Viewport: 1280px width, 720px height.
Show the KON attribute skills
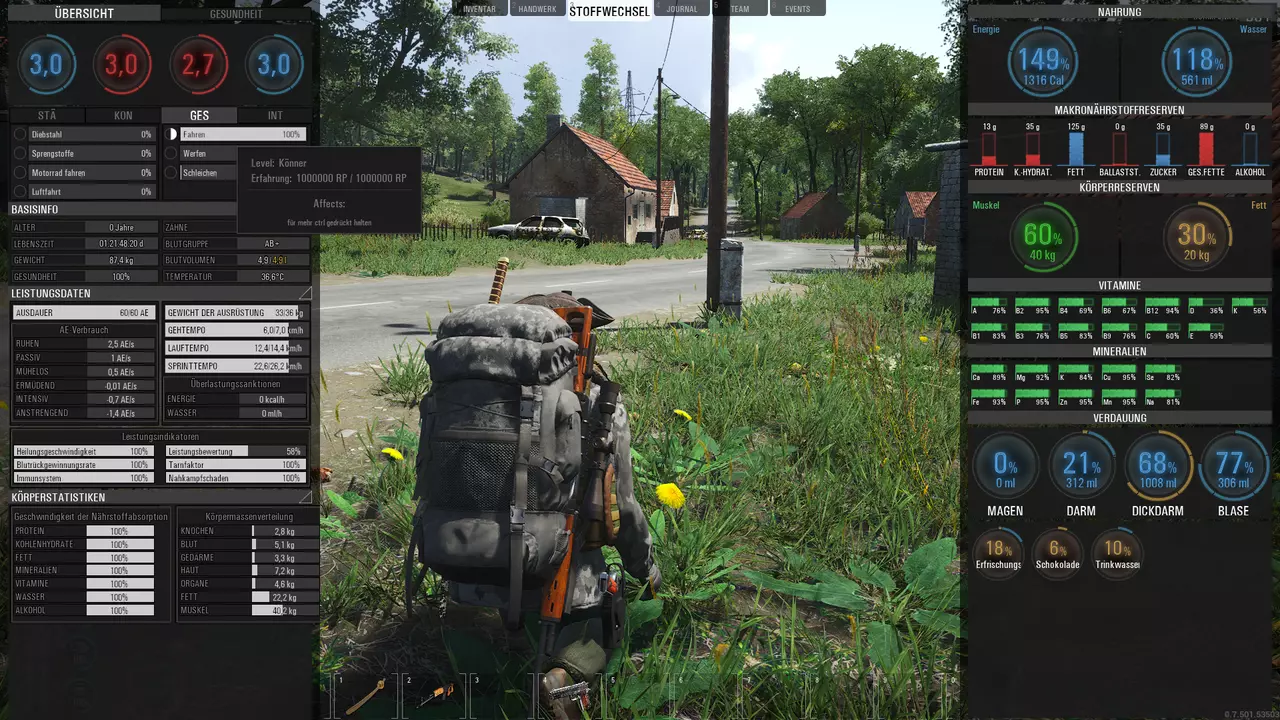123,116
